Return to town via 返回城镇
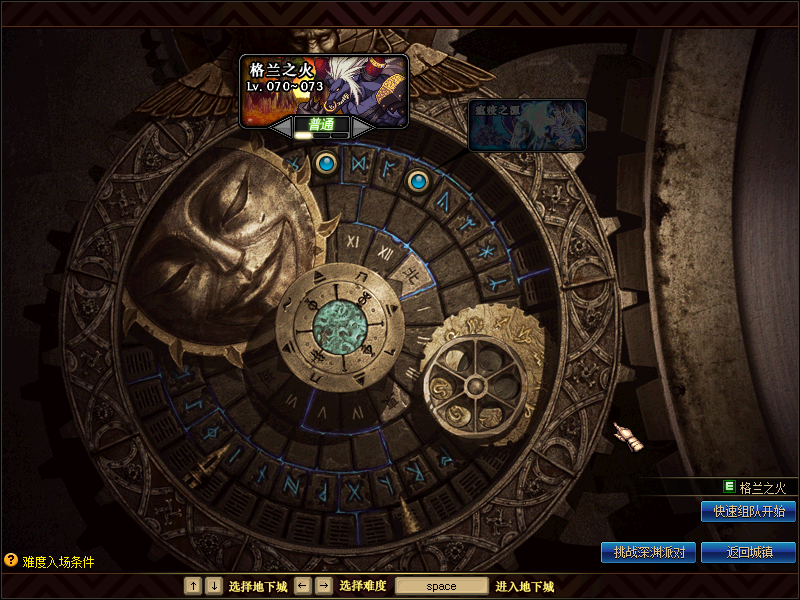This screenshot has width=800, height=600. tap(748, 552)
